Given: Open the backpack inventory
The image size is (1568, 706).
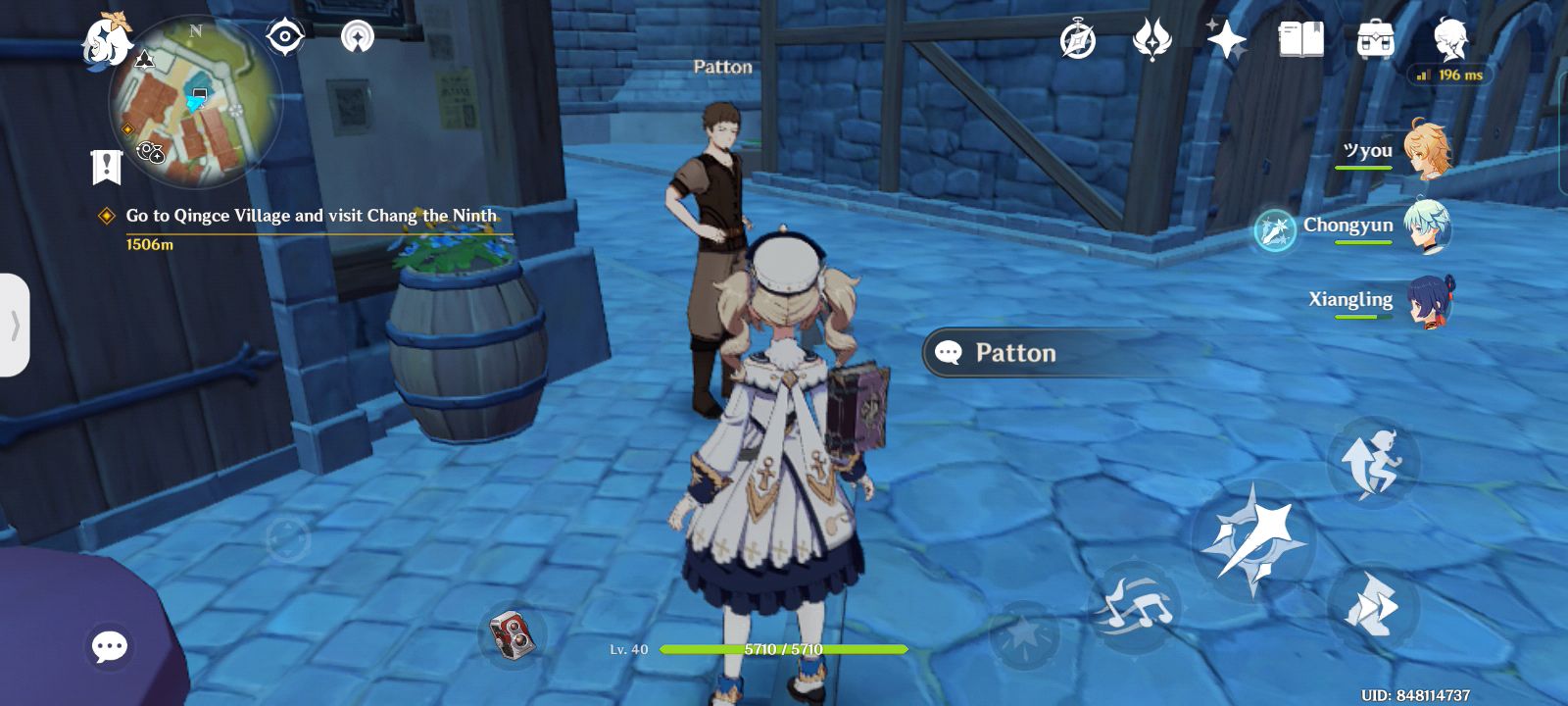Looking at the screenshot, I should (1376, 40).
